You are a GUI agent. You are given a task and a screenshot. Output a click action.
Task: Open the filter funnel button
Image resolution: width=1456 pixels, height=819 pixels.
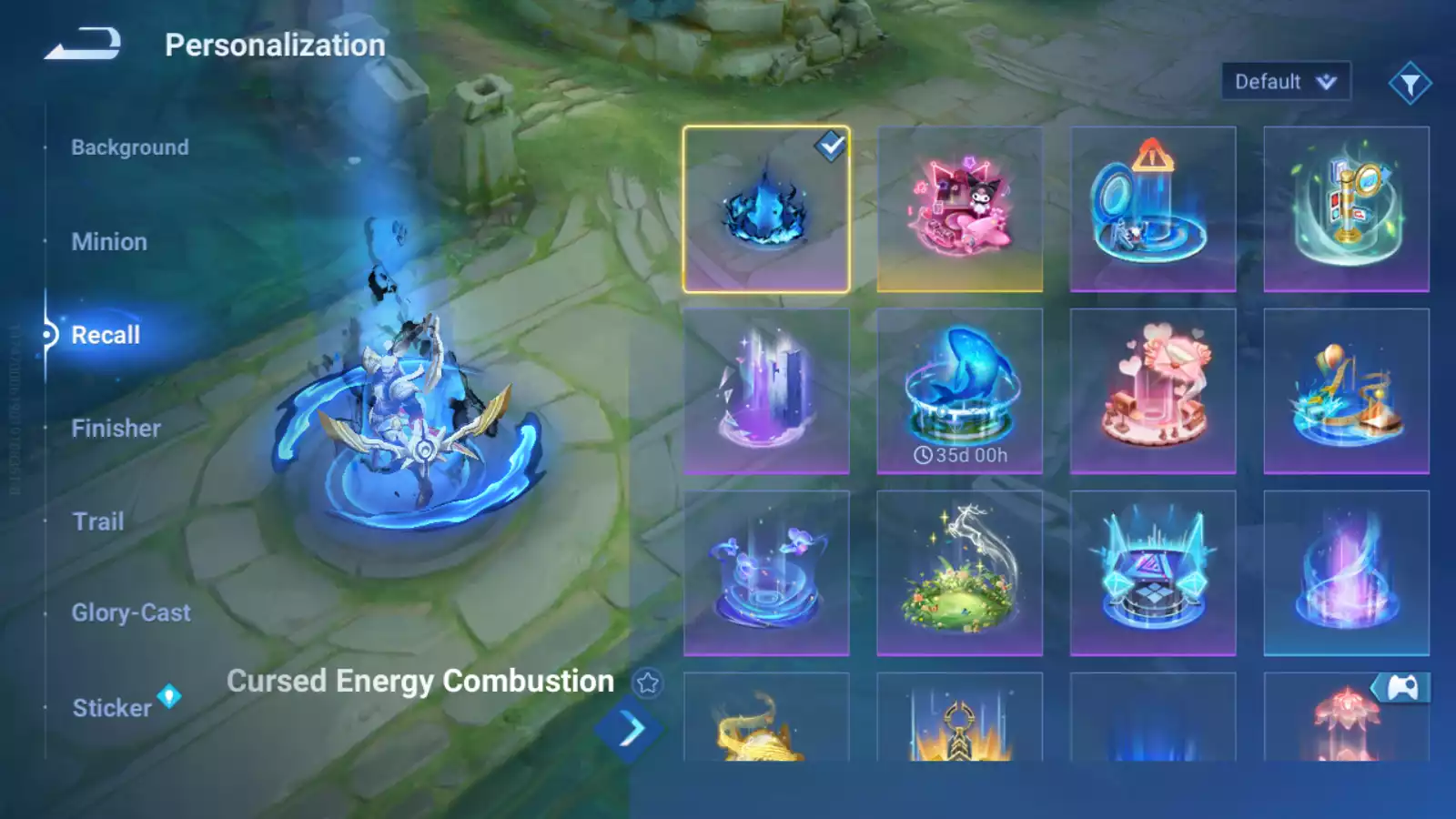[x=1410, y=84]
